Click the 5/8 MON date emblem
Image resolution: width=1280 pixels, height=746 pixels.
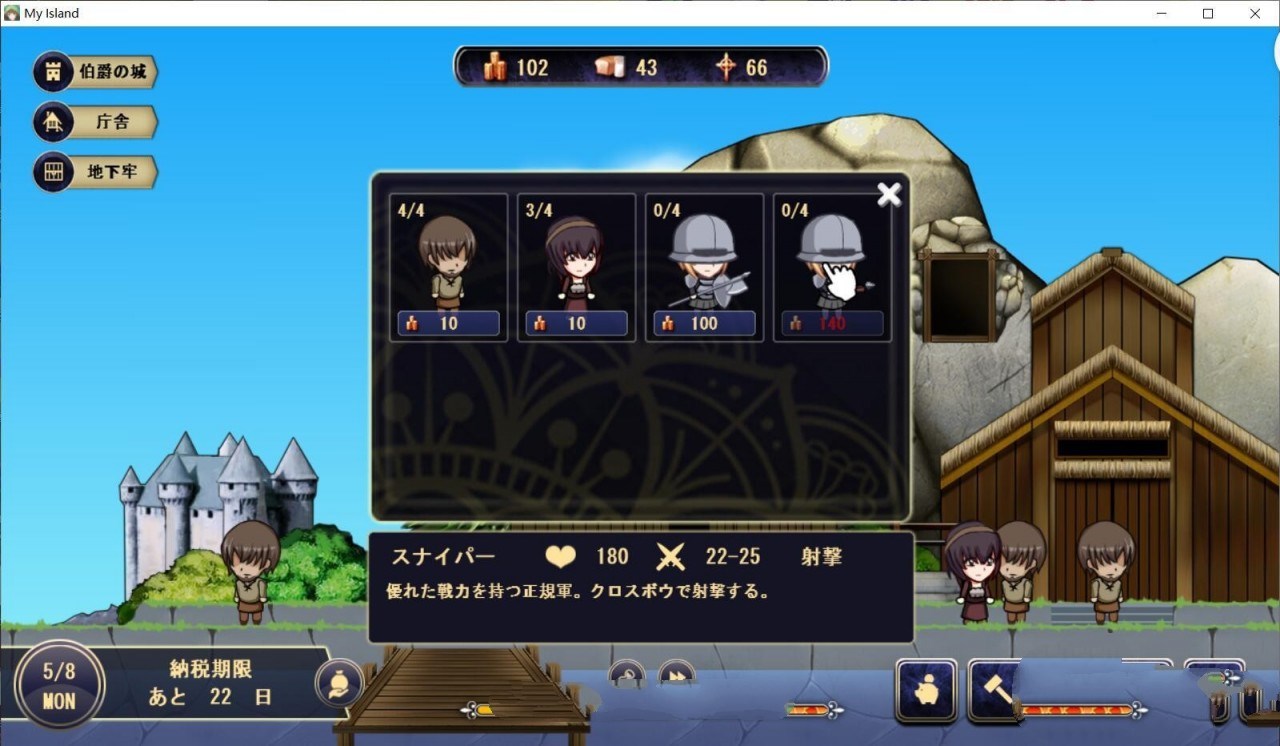point(58,683)
